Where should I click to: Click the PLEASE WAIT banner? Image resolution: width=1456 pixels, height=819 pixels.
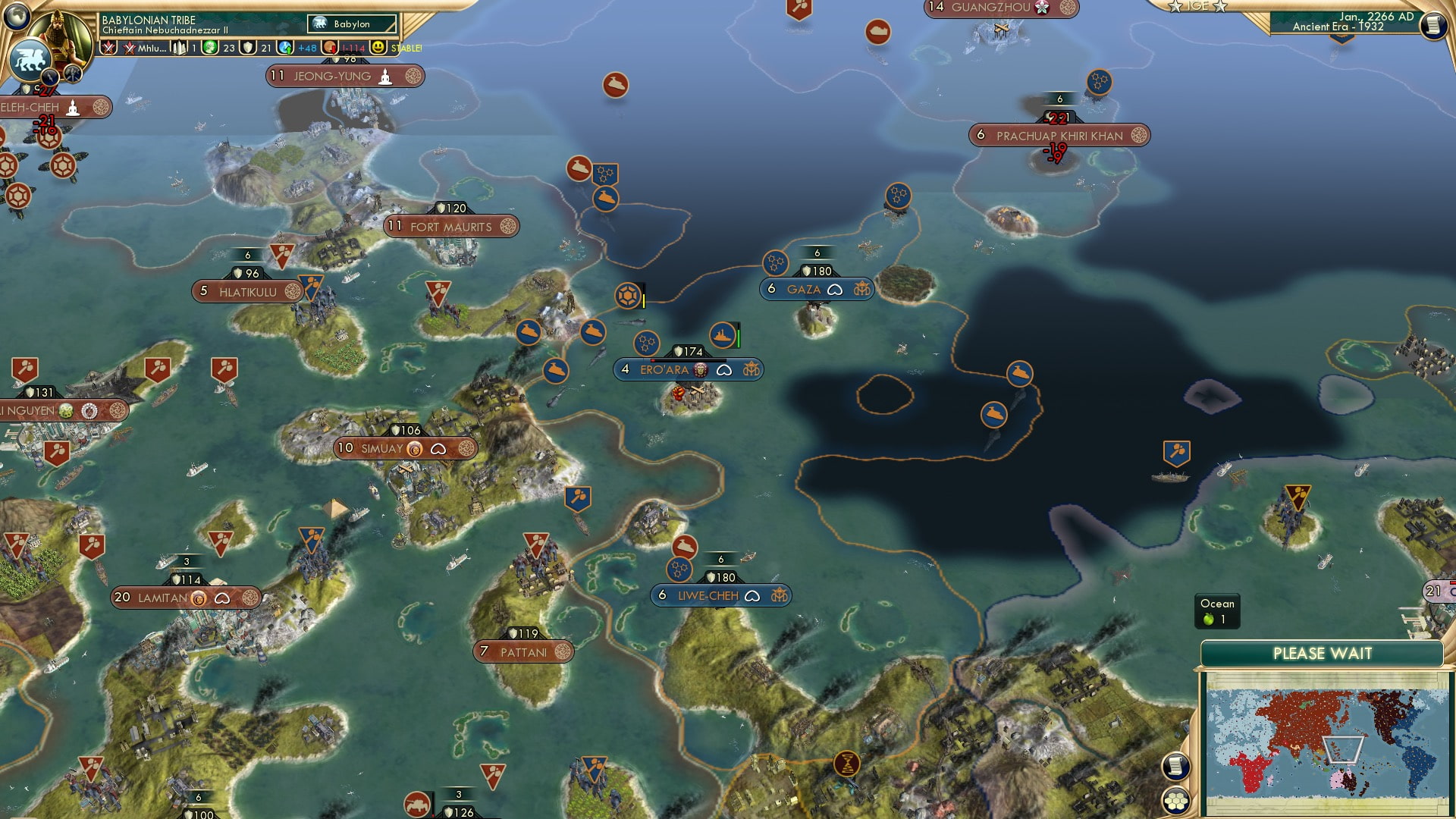(x=1323, y=652)
